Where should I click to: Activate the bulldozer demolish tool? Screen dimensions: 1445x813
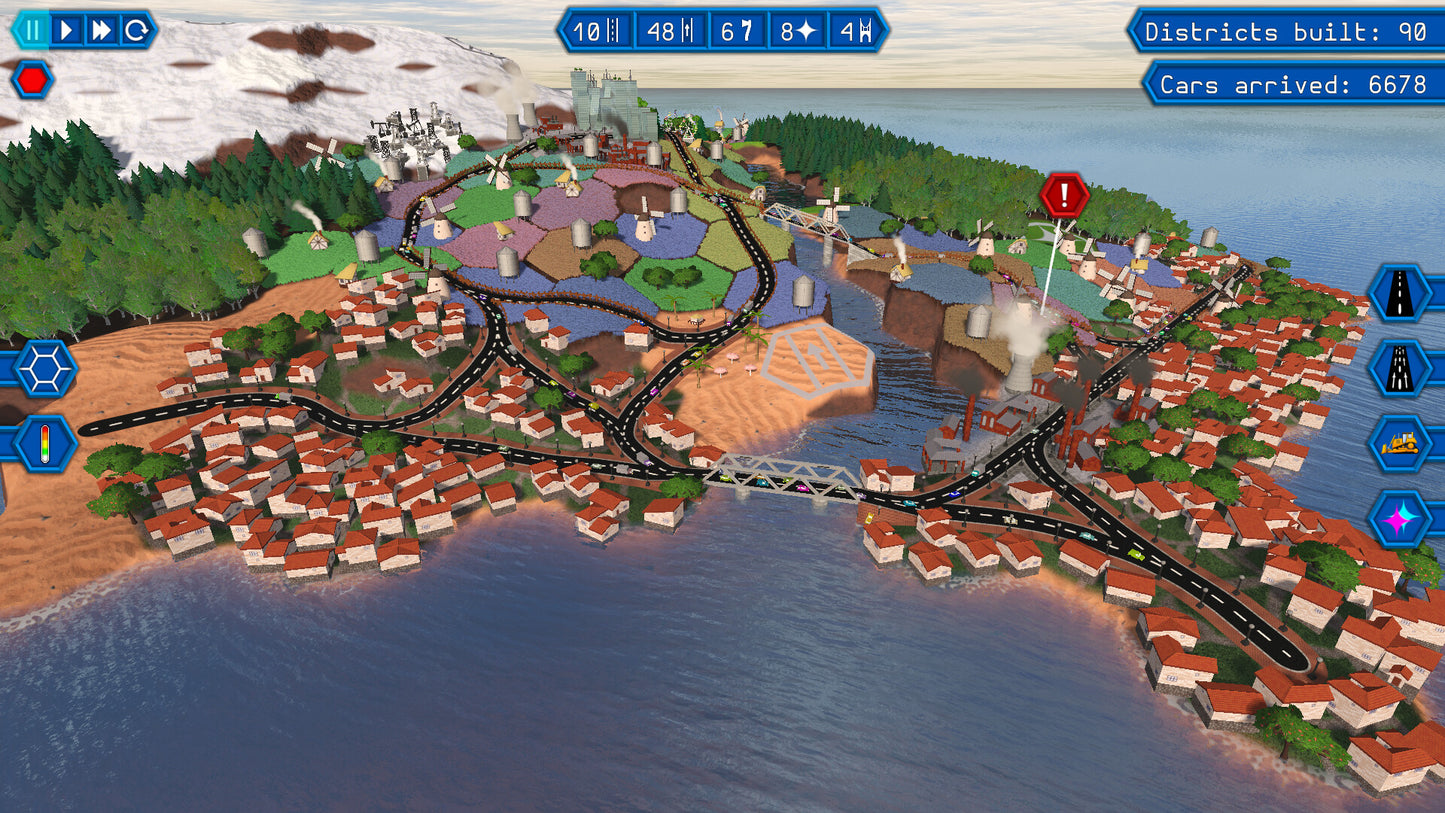[x=1400, y=443]
